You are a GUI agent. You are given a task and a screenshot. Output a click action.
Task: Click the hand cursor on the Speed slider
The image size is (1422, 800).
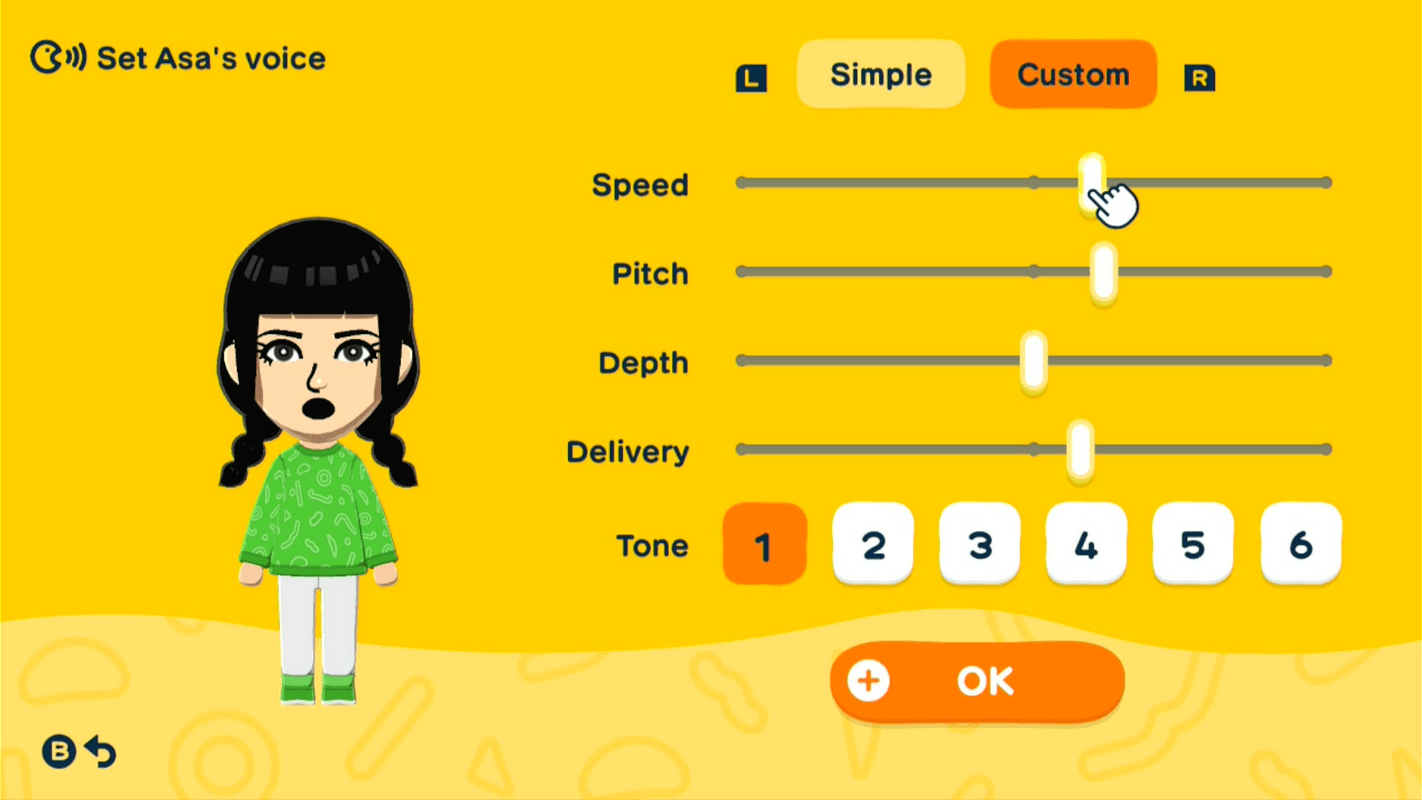1113,203
